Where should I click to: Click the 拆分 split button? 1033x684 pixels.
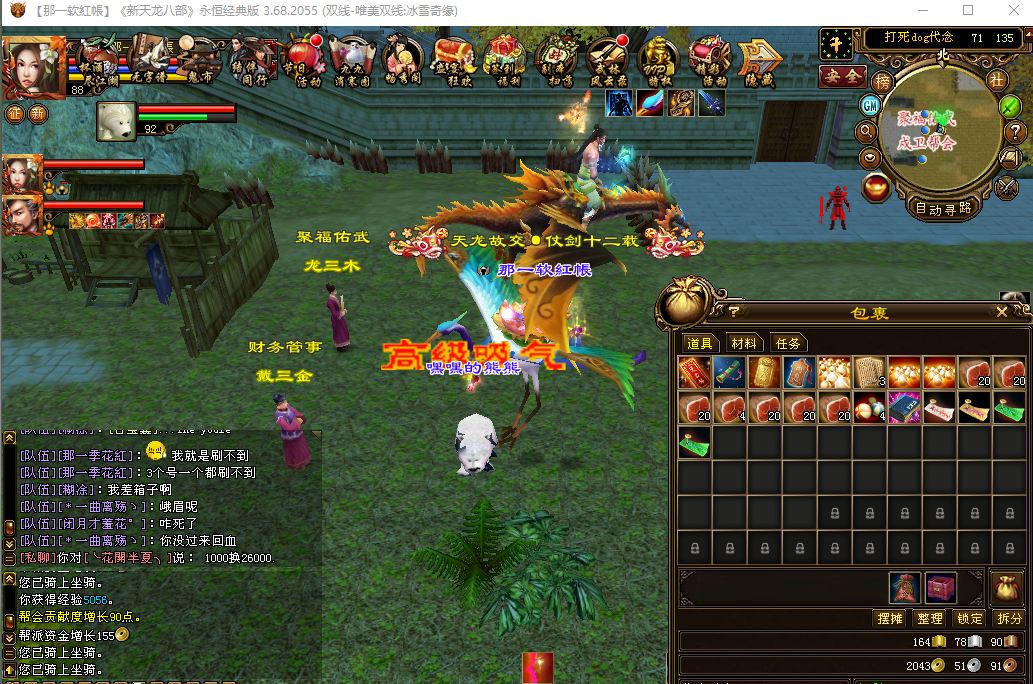tap(1009, 618)
